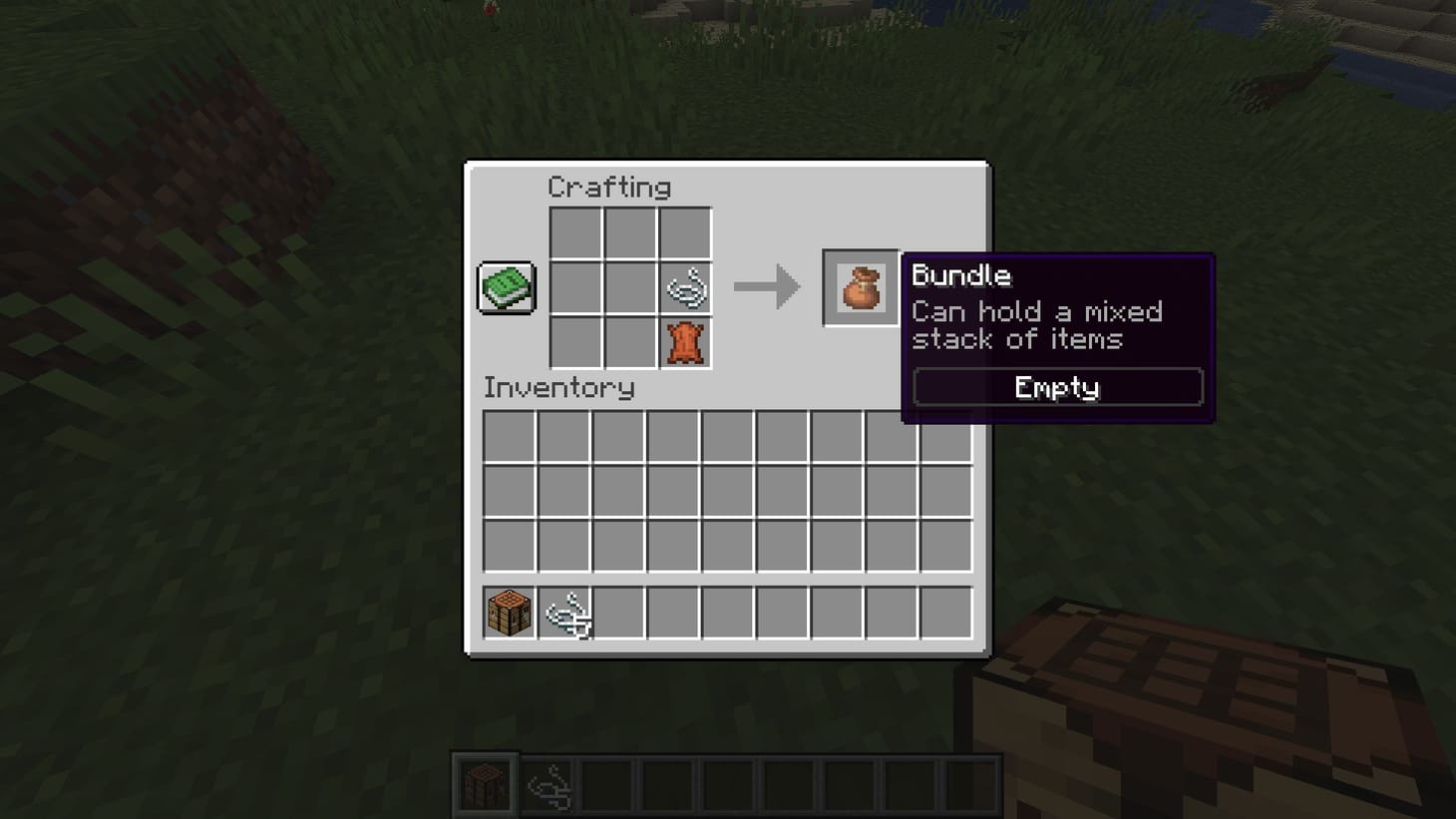Click the first empty inventory slot

tap(508, 437)
